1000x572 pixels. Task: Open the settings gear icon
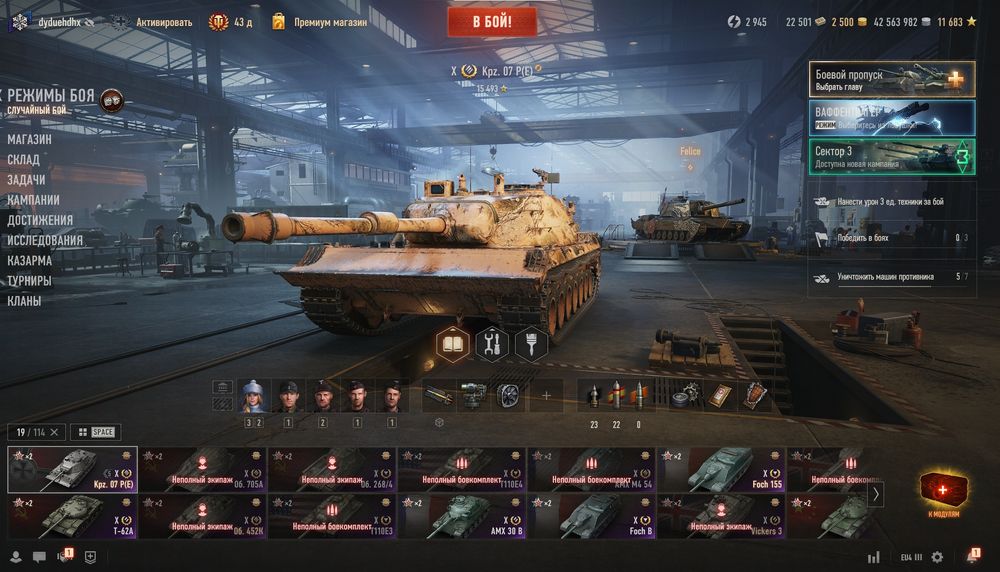click(x=937, y=557)
